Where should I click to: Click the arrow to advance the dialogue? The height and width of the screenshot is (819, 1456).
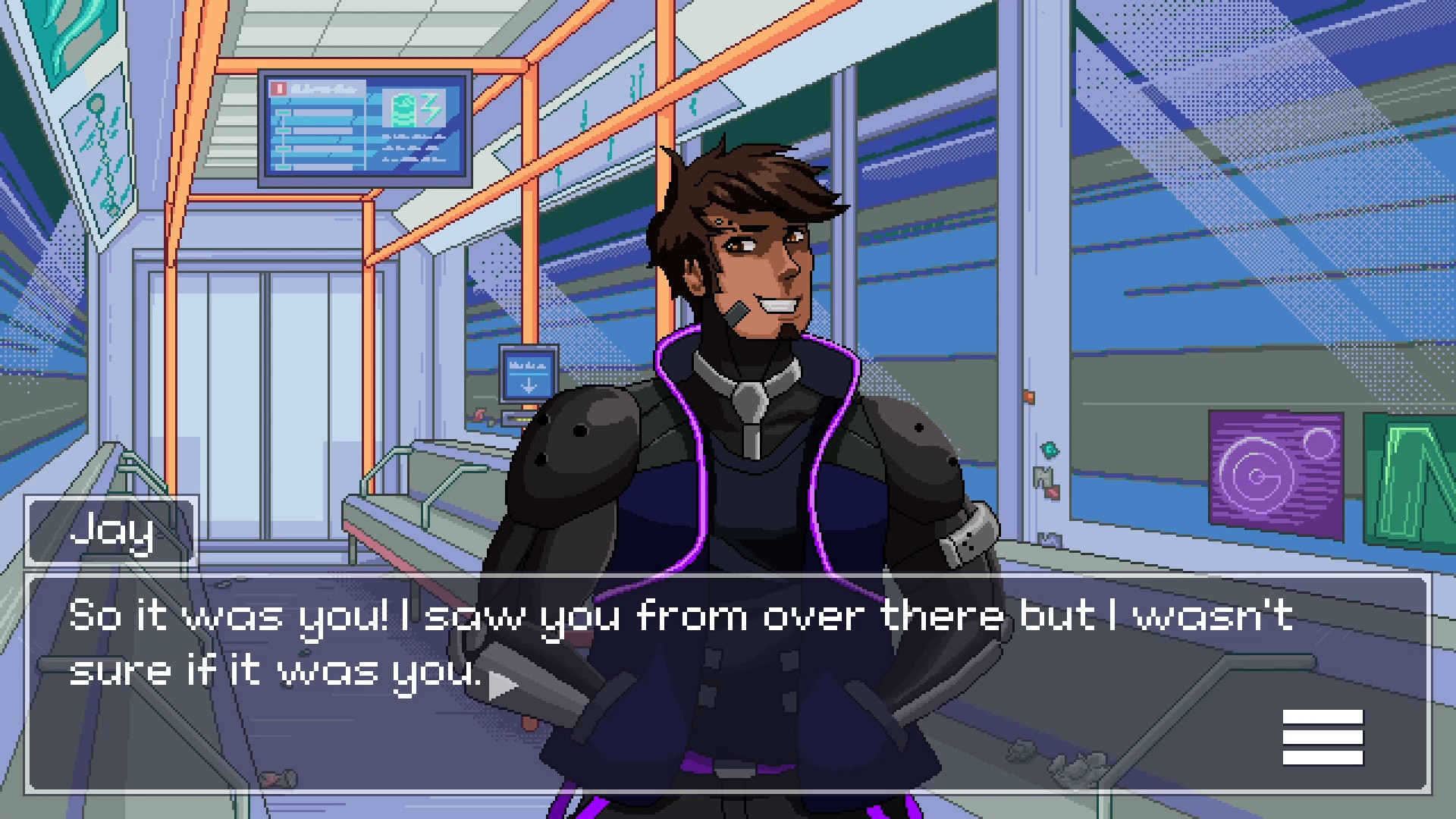(x=502, y=683)
